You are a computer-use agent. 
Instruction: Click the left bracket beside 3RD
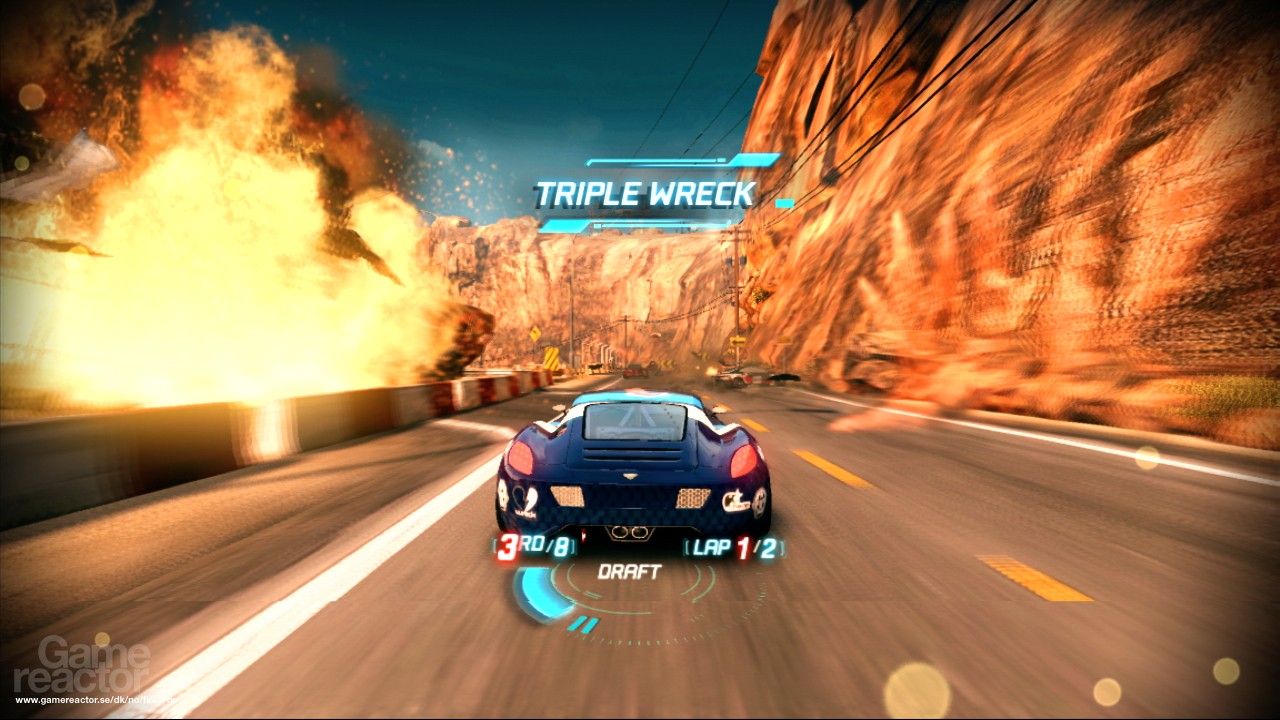point(494,544)
